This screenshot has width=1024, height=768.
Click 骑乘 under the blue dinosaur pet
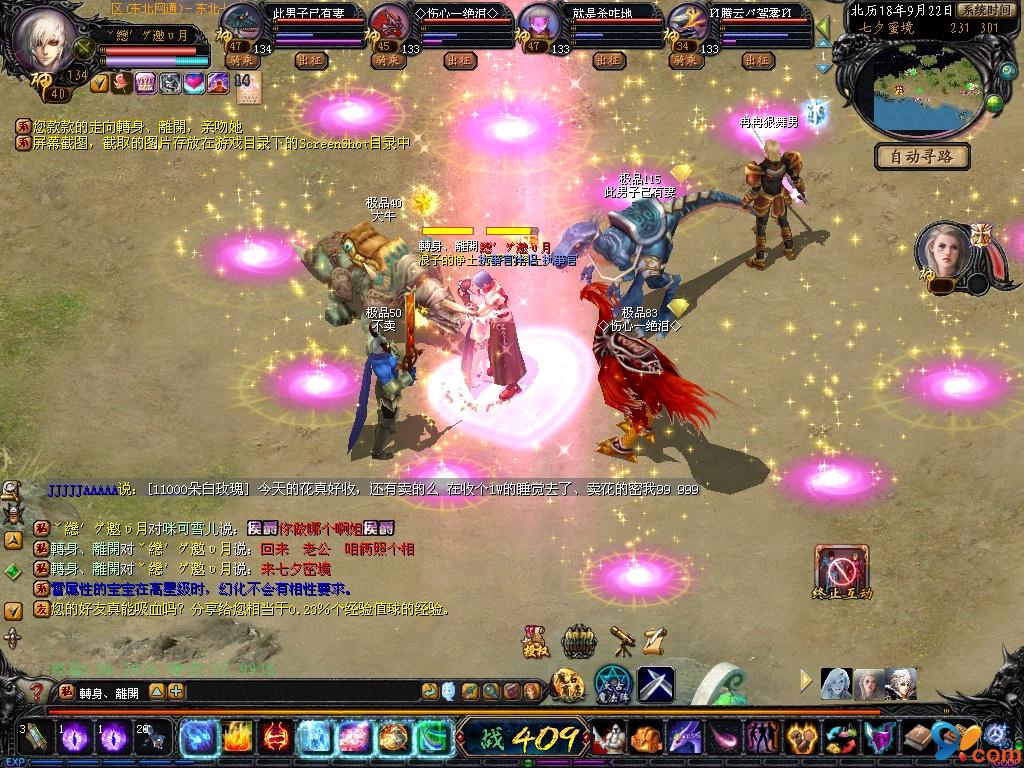click(x=241, y=60)
